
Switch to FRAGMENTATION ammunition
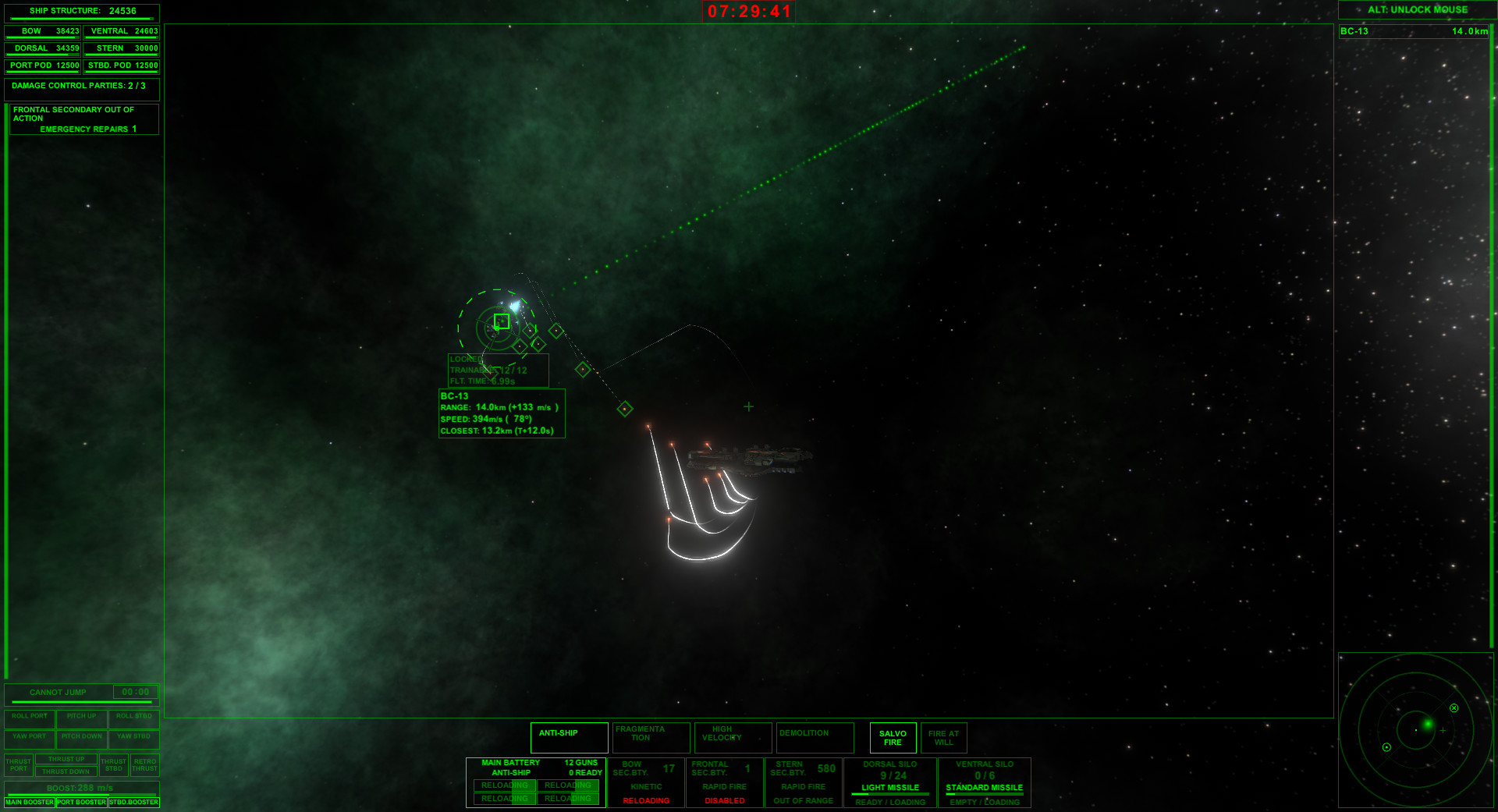point(651,737)
